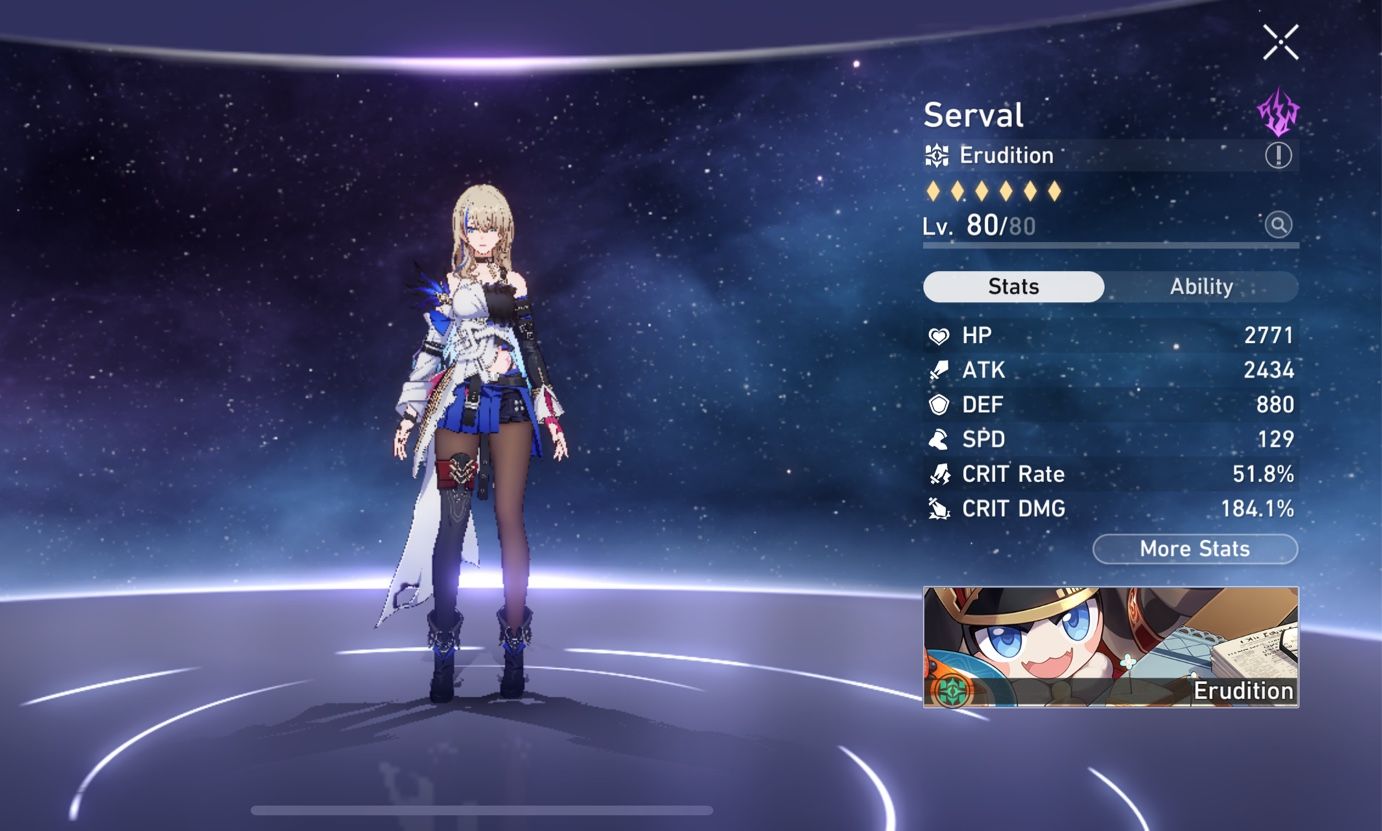Open the Erudition Pom-Pom banner artwork
Screen dimensions: 1382x831
click(x=1110, y=647)
